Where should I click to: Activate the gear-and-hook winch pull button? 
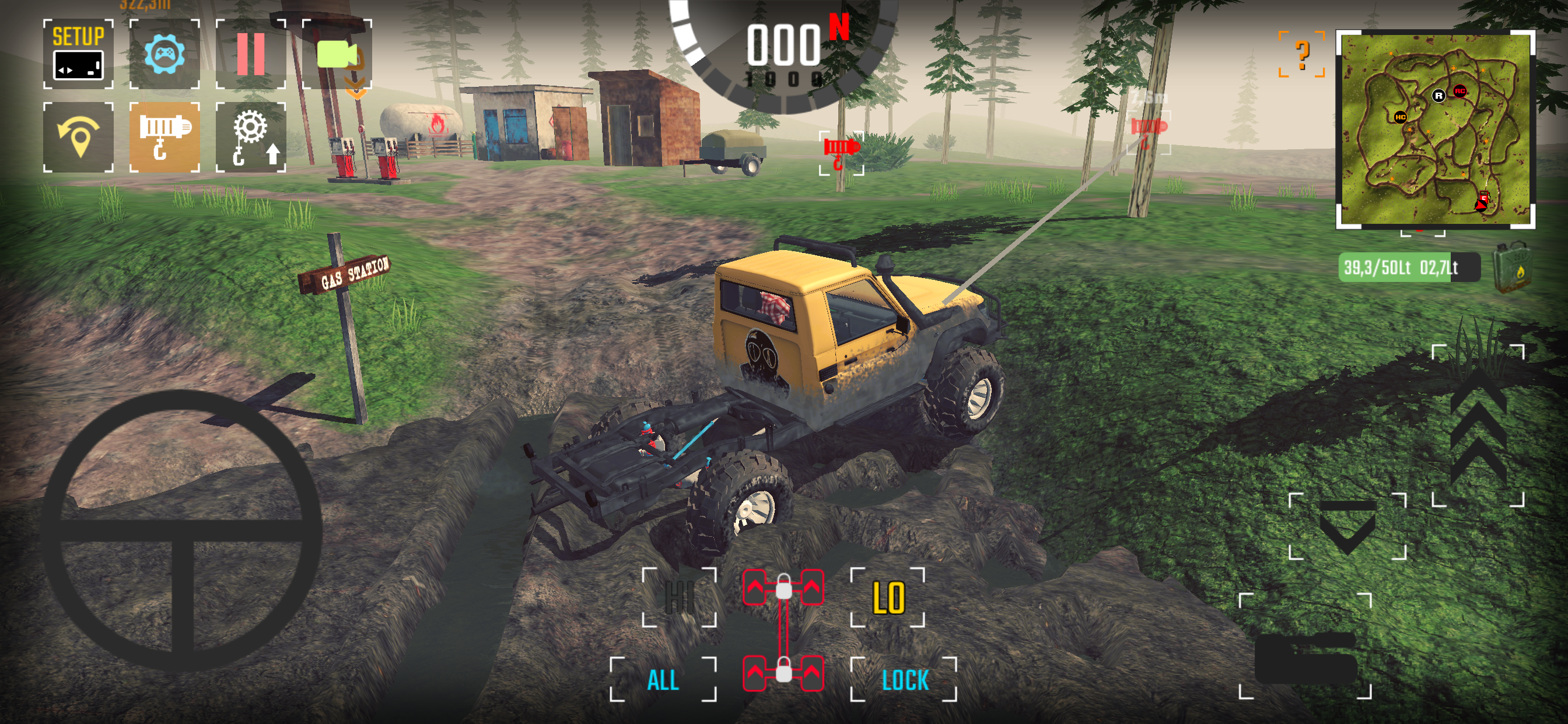tap(250, 137)
